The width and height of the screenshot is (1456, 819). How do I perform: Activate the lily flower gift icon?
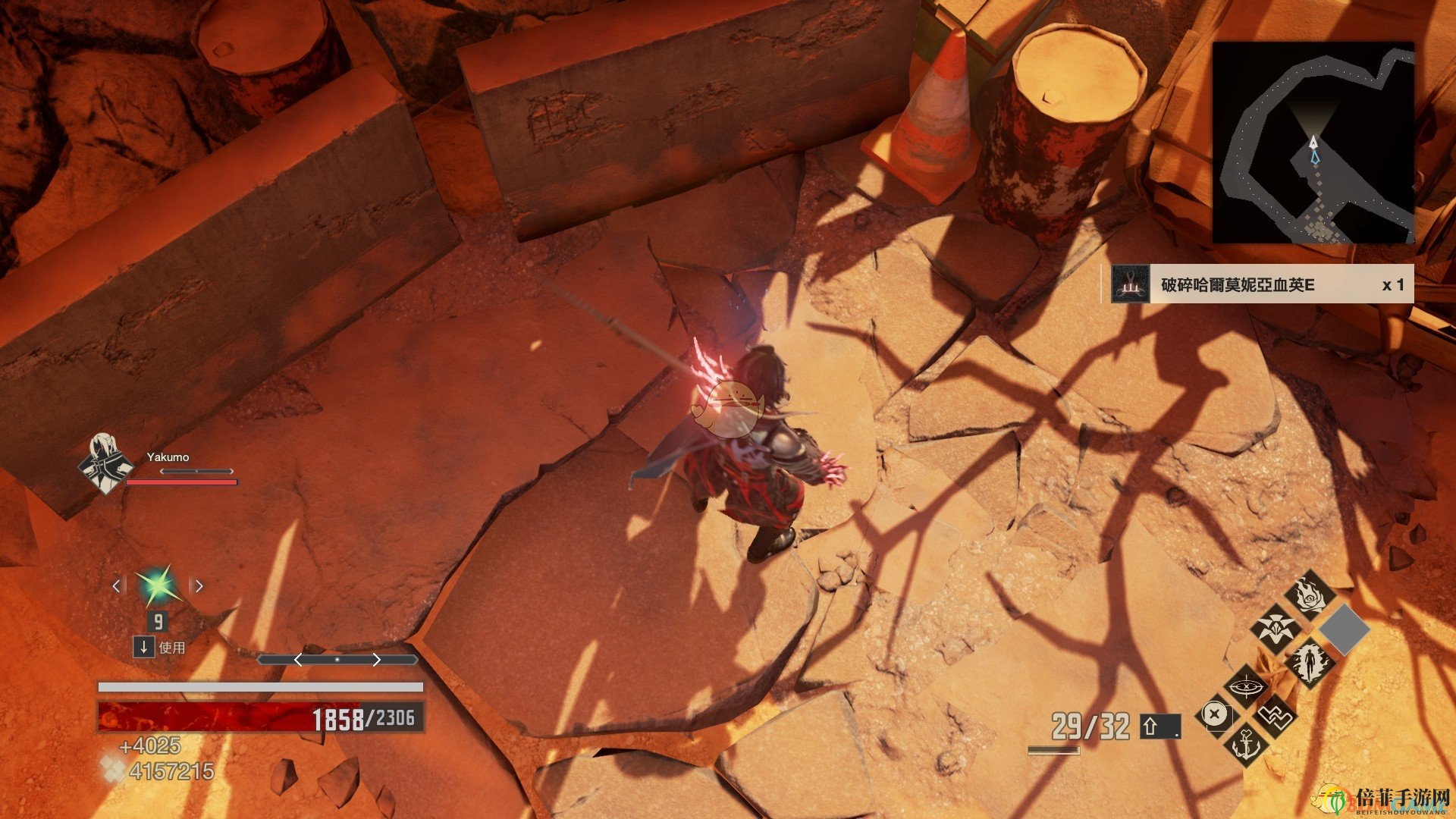click(1275, 629)
